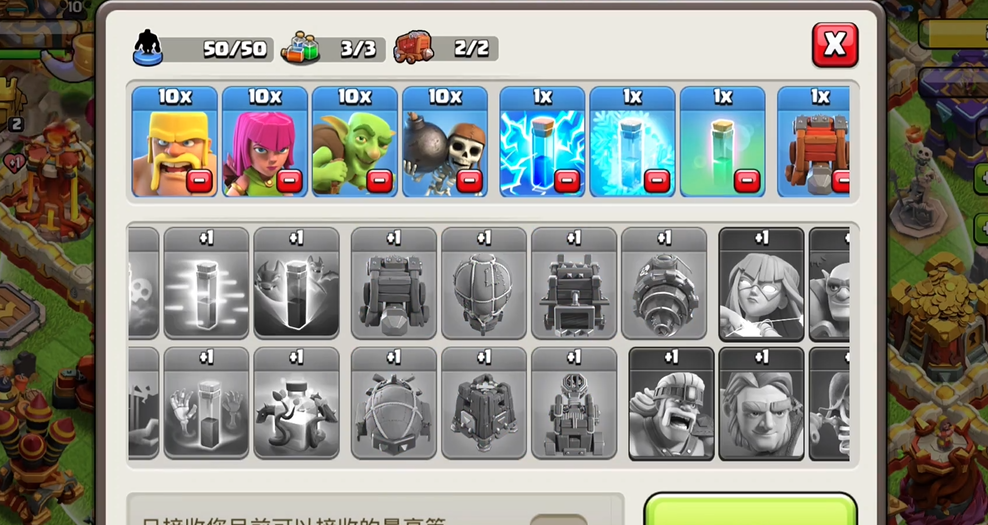988x525 pixels.
Task: Click the green confirm button at the bottom
Action: (750, 510)
